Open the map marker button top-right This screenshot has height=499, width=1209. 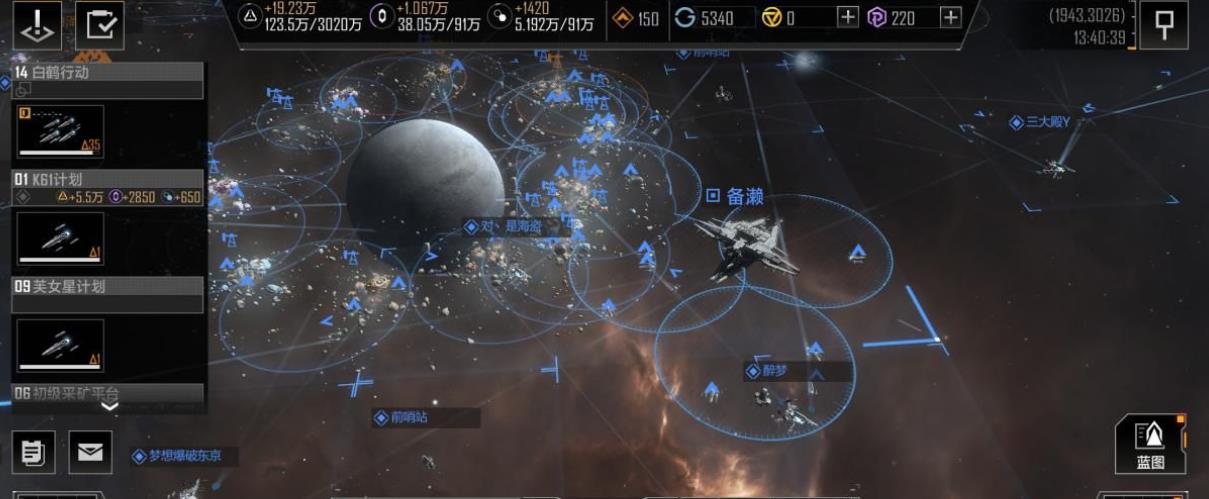coord(1165,25)
